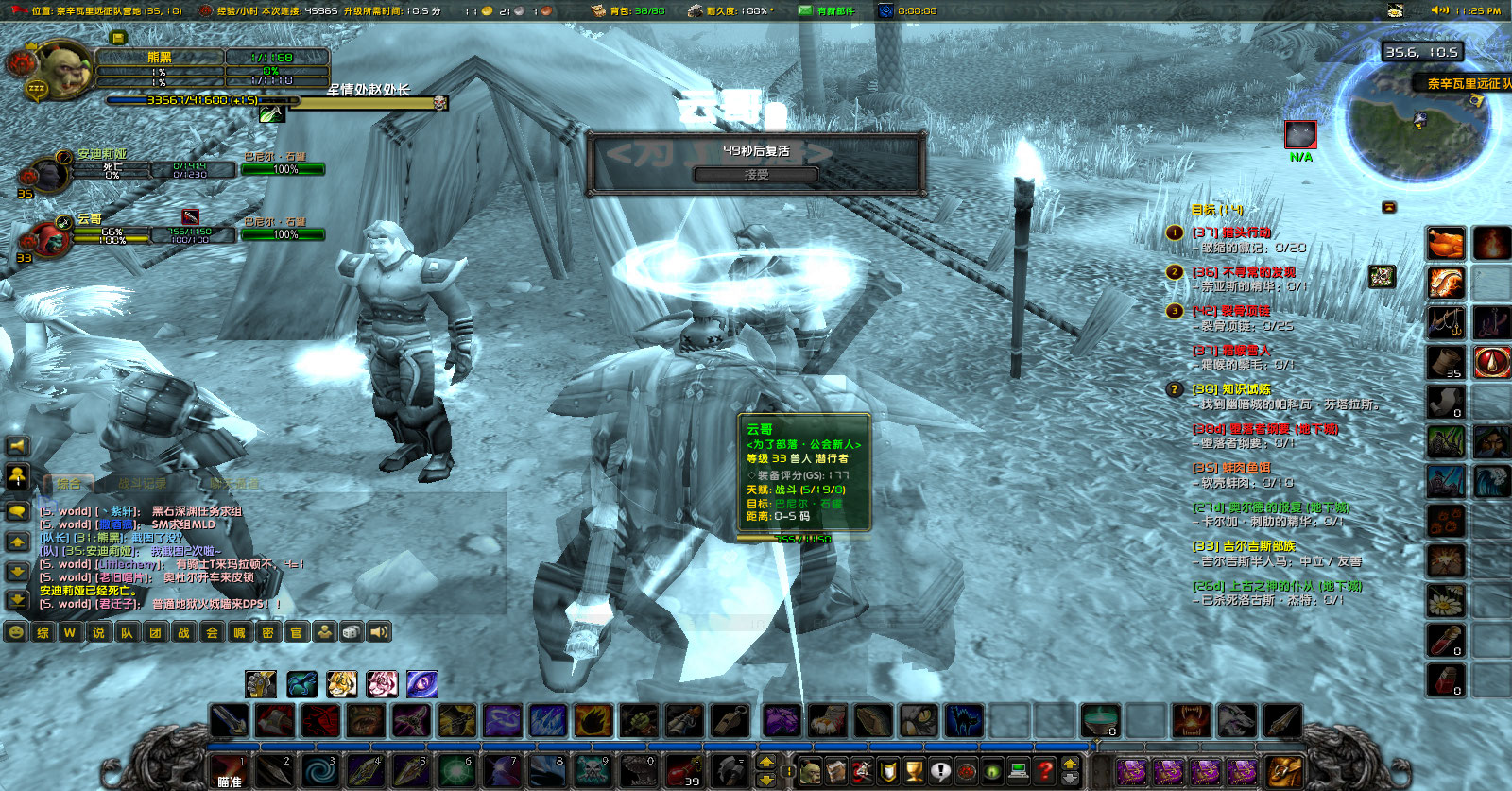1512x791 pixels.
Task: Switch to the 聊天通道 chat tab
Action: click(235, 484)
